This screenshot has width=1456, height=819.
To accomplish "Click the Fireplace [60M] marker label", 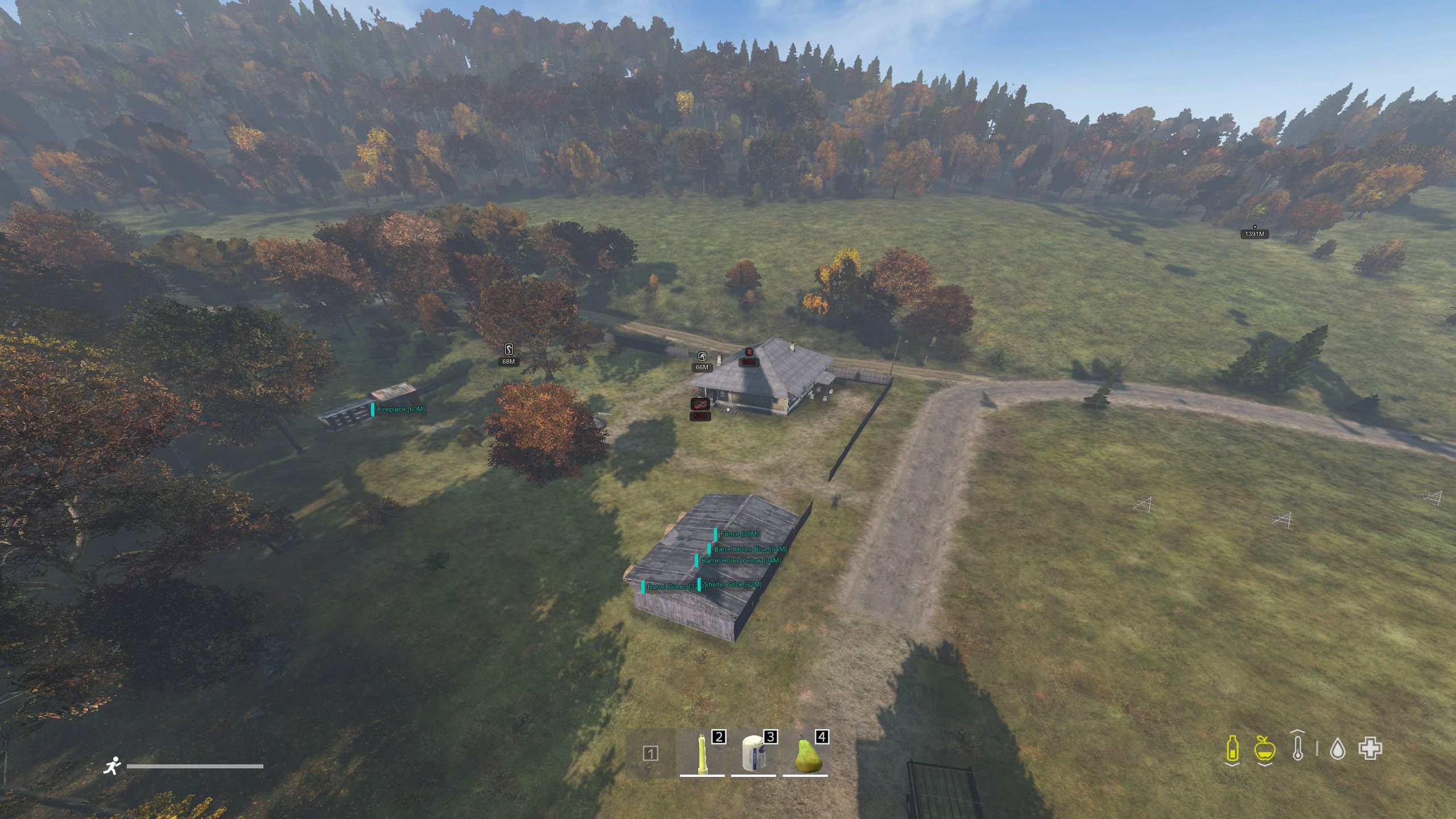I will 400,409.
